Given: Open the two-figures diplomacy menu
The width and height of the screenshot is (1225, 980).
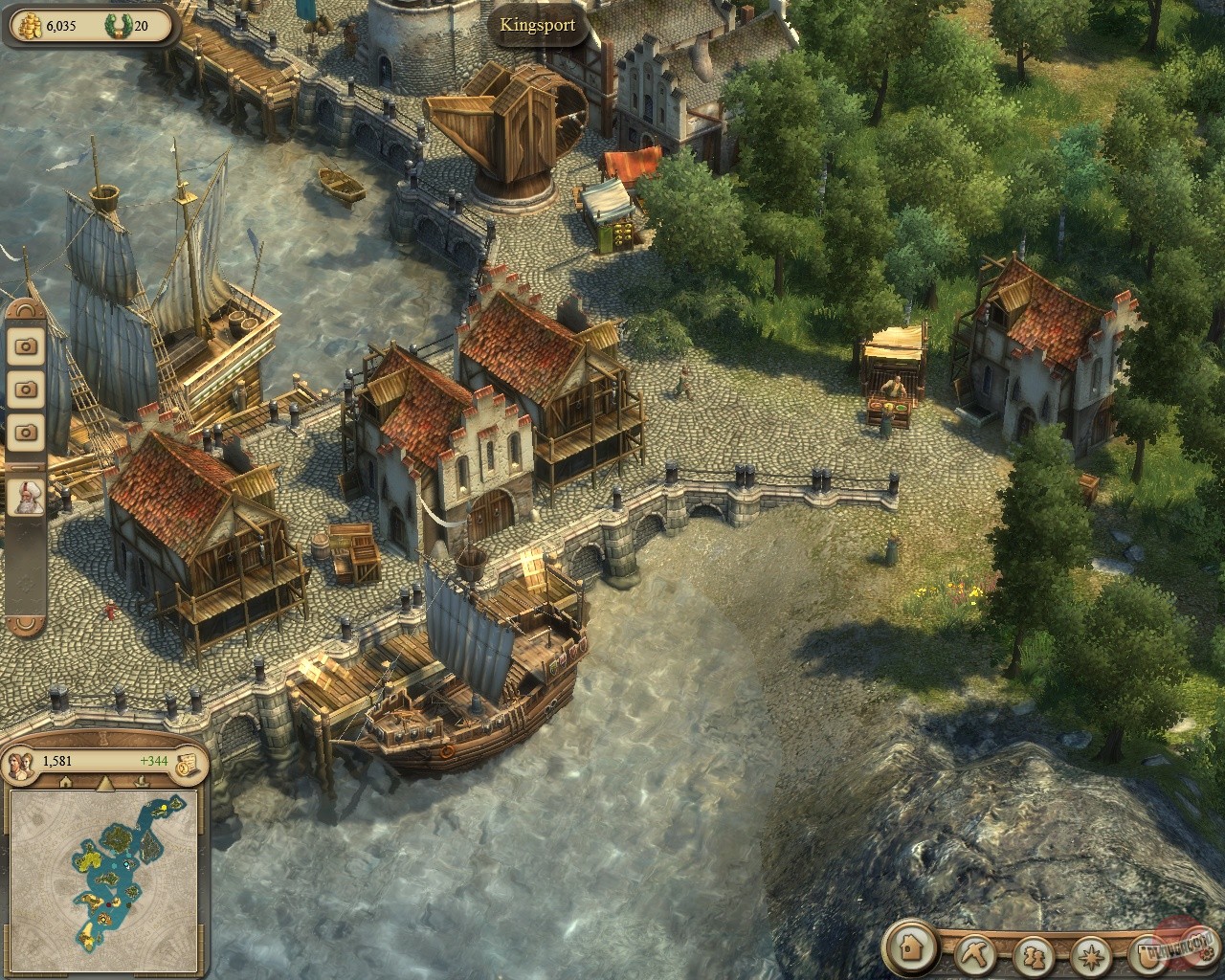Looking at the screenshot, I should tap(1033, 954).
